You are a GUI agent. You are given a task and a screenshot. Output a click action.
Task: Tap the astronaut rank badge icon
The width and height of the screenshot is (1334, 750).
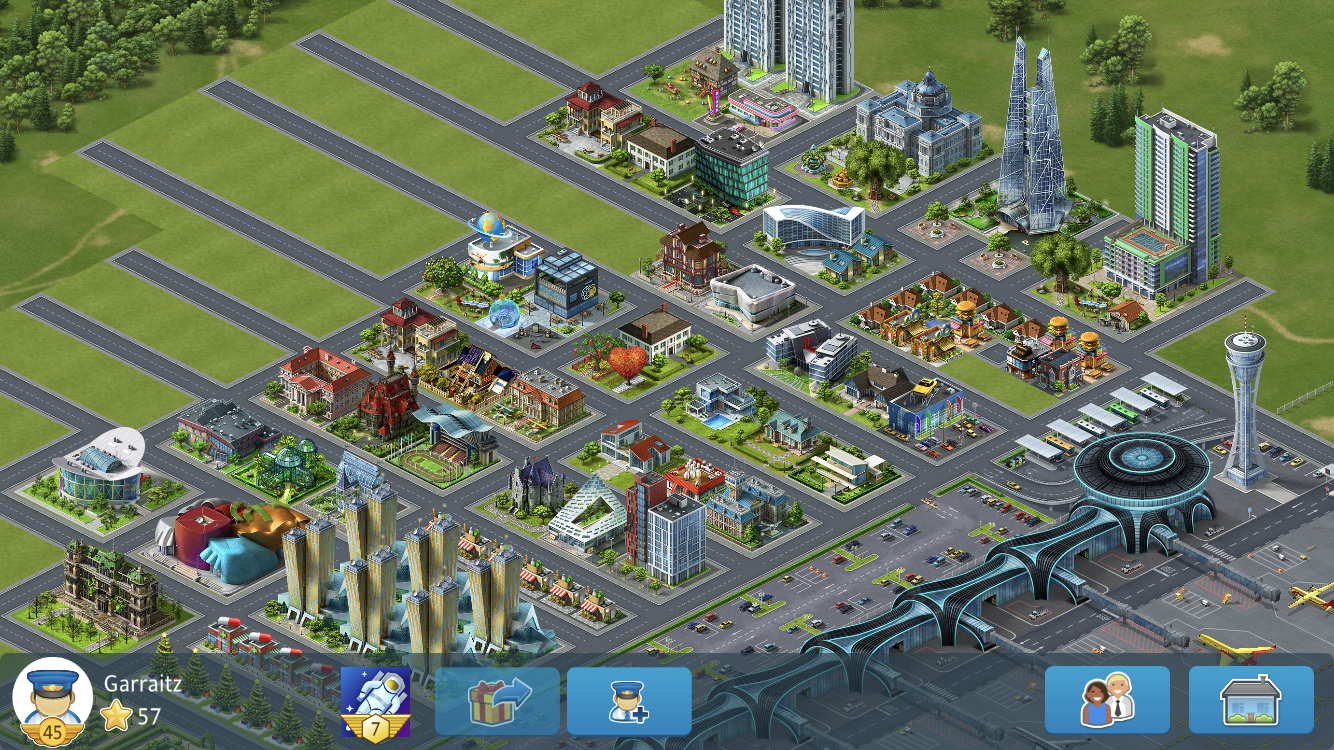click(x=375, y=701)
